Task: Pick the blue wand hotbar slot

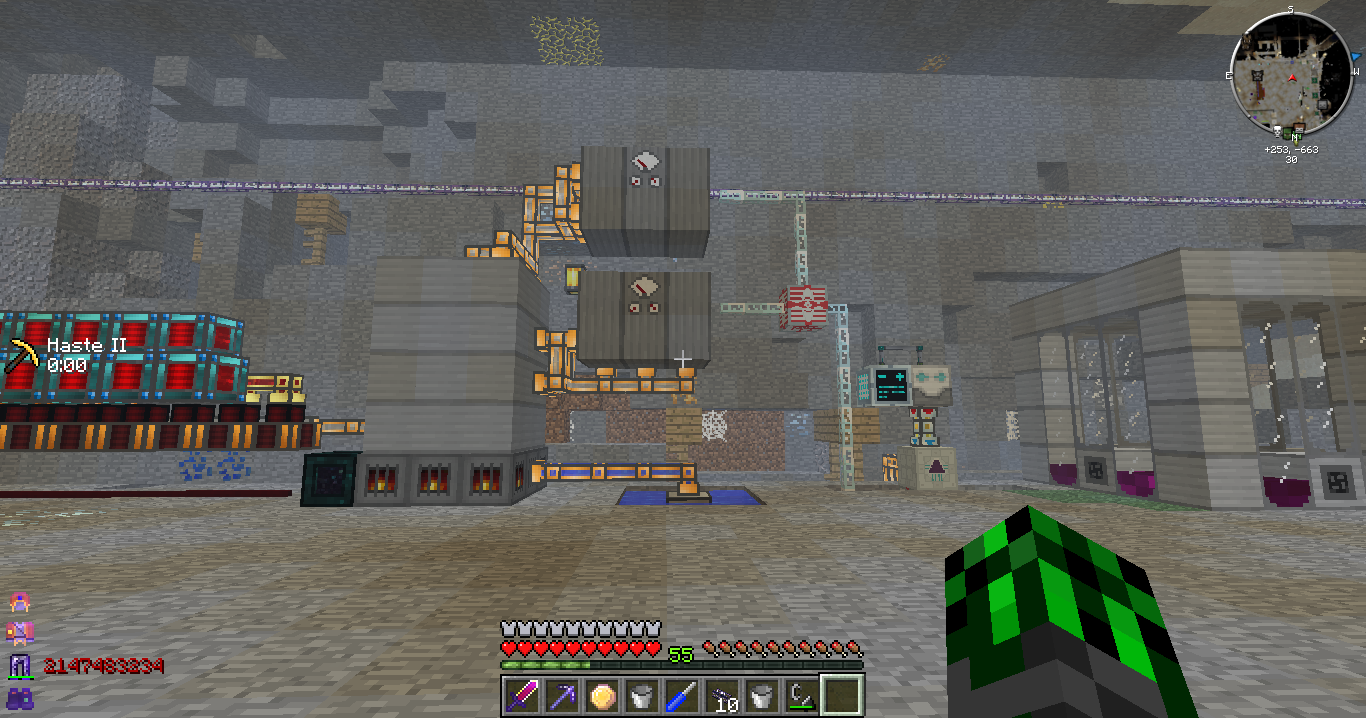Action: [x=681, y=696]
